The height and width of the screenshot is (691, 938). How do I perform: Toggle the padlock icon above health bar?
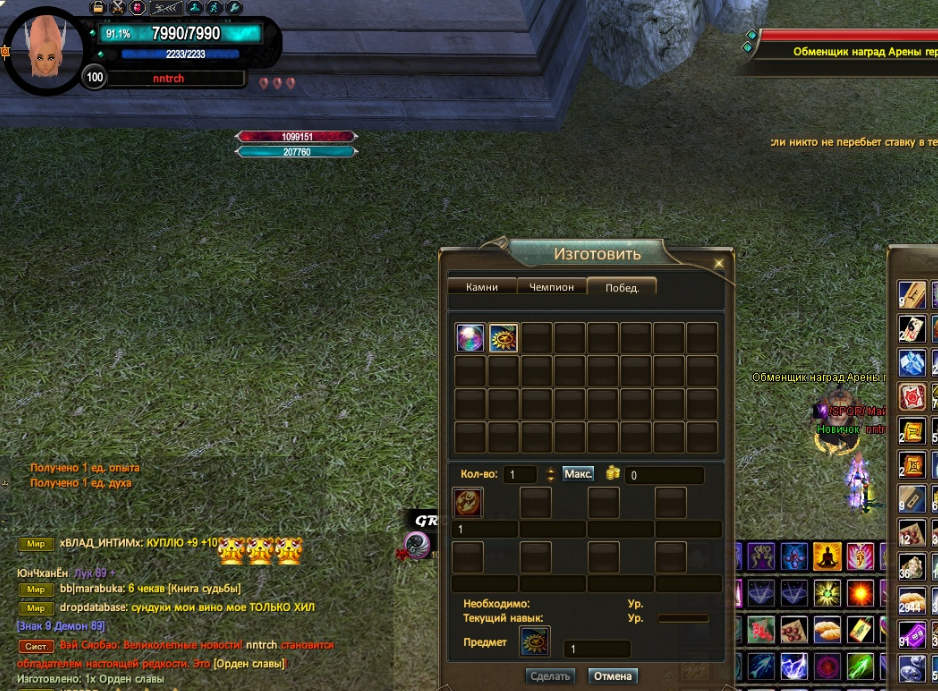98,7
